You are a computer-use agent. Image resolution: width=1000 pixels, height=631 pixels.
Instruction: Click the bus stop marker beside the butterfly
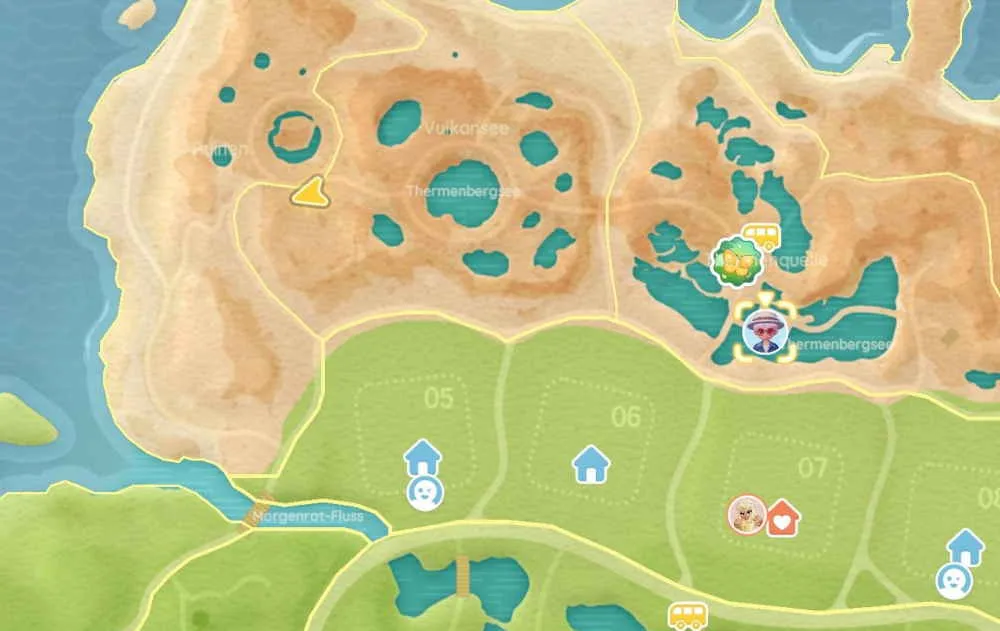(x=763, y=237)
